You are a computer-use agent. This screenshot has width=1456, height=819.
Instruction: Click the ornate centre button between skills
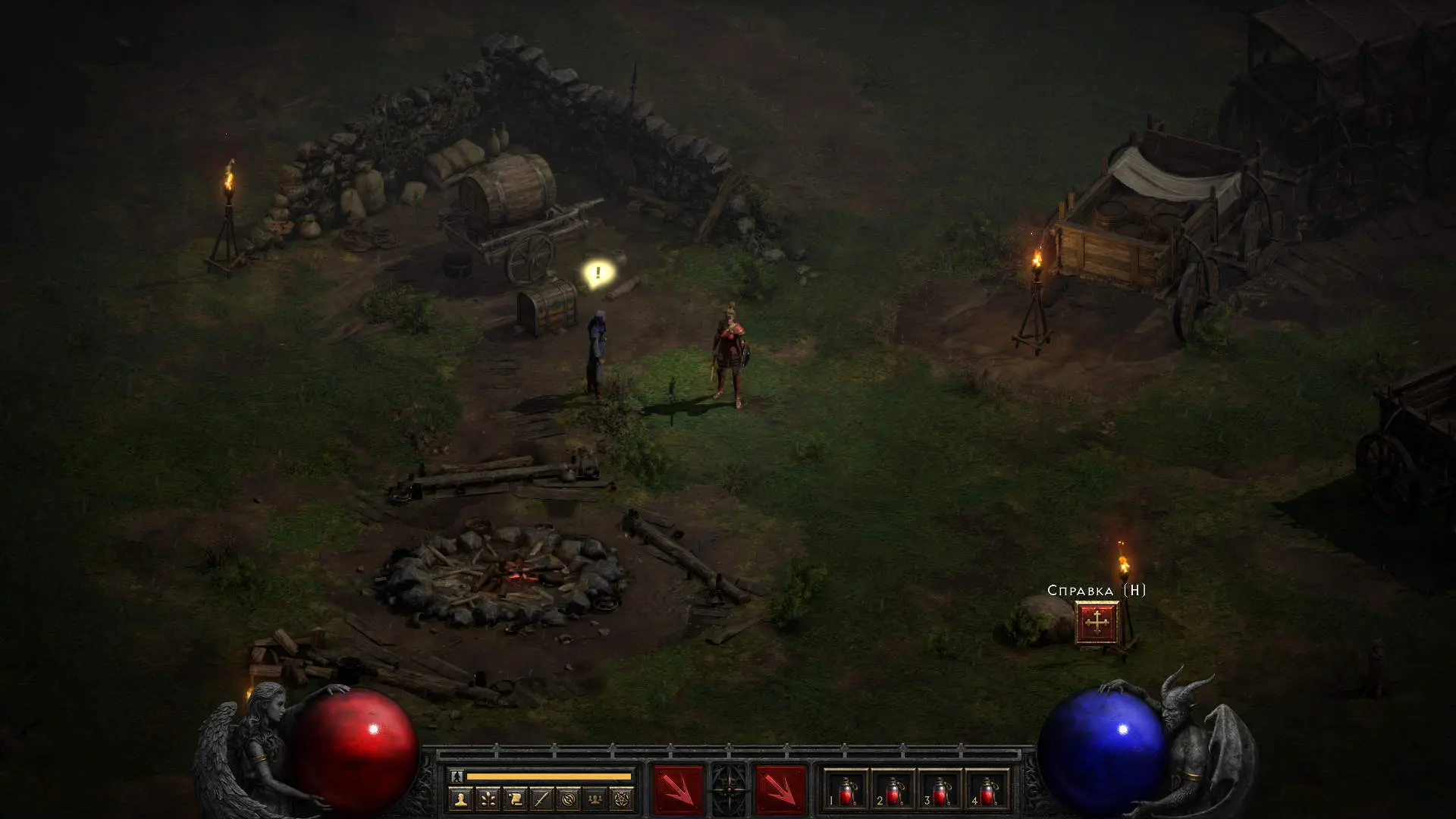click(729, 789)
